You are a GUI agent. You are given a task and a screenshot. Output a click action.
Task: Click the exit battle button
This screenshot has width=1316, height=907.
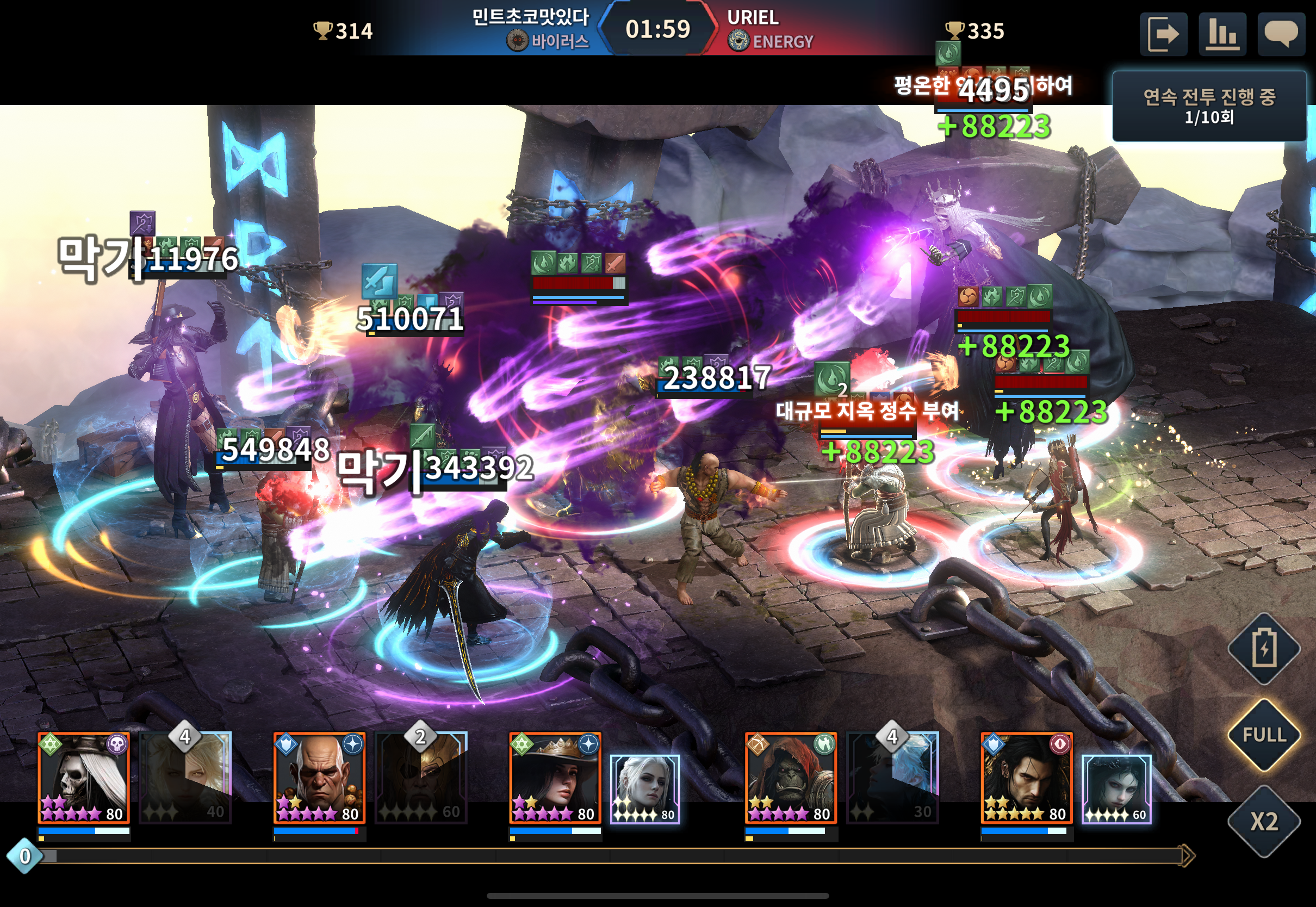[1163, 34]
